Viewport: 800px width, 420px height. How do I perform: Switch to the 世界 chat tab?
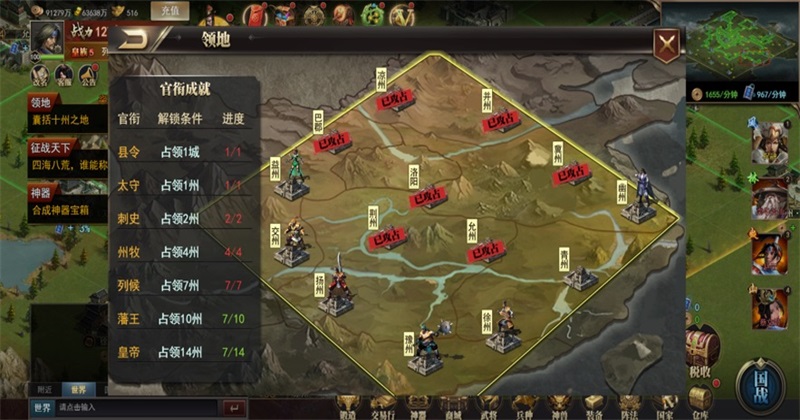pos(77,388)
